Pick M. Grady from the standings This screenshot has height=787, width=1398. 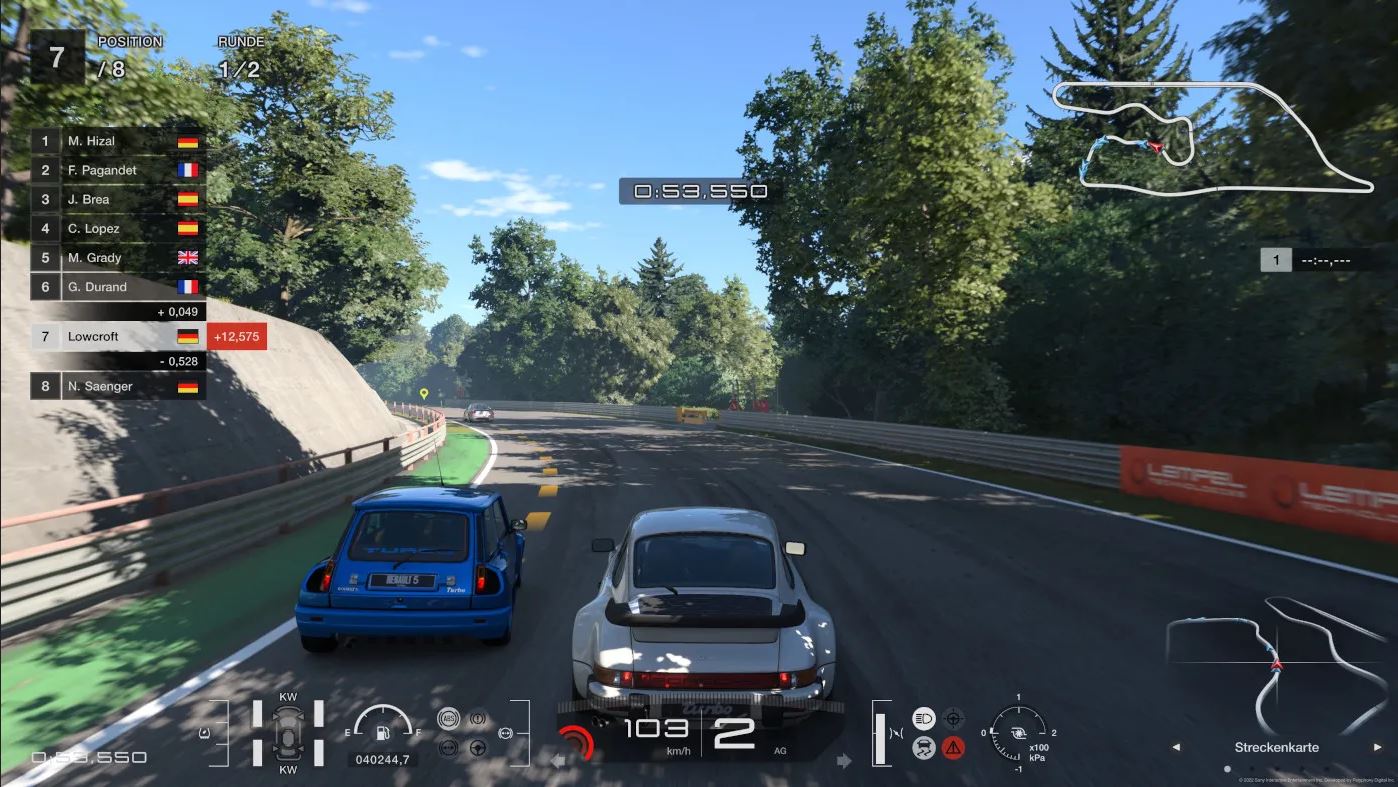[118, 257]
